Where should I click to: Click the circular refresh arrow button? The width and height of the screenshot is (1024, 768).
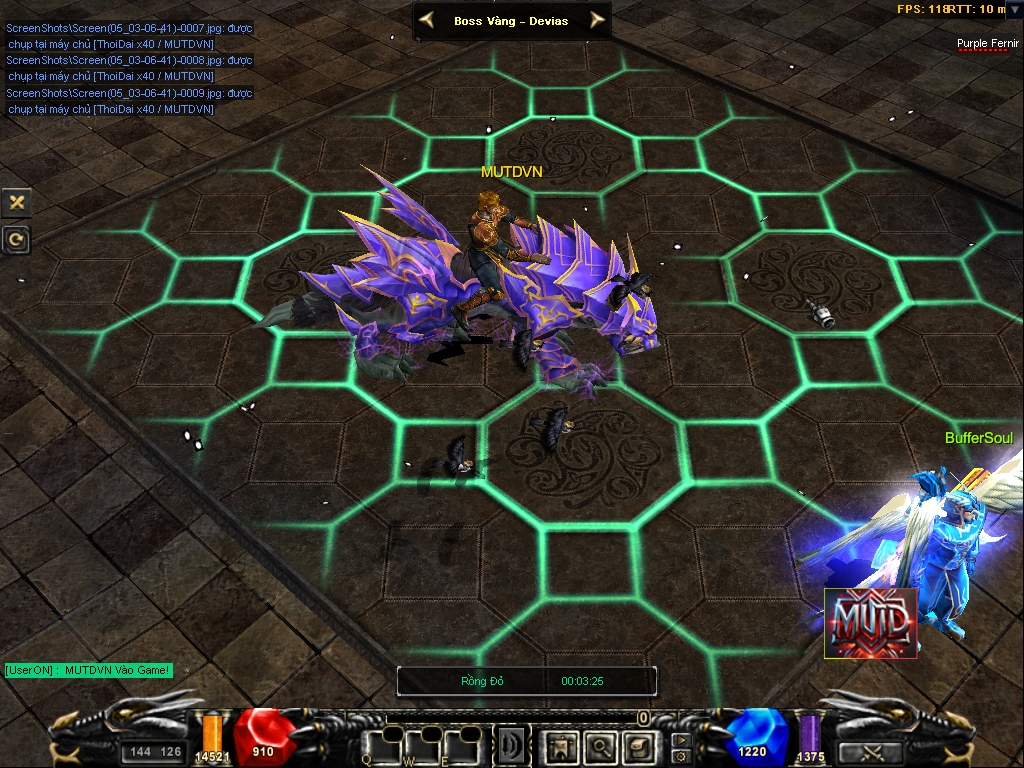coord(17,239)
